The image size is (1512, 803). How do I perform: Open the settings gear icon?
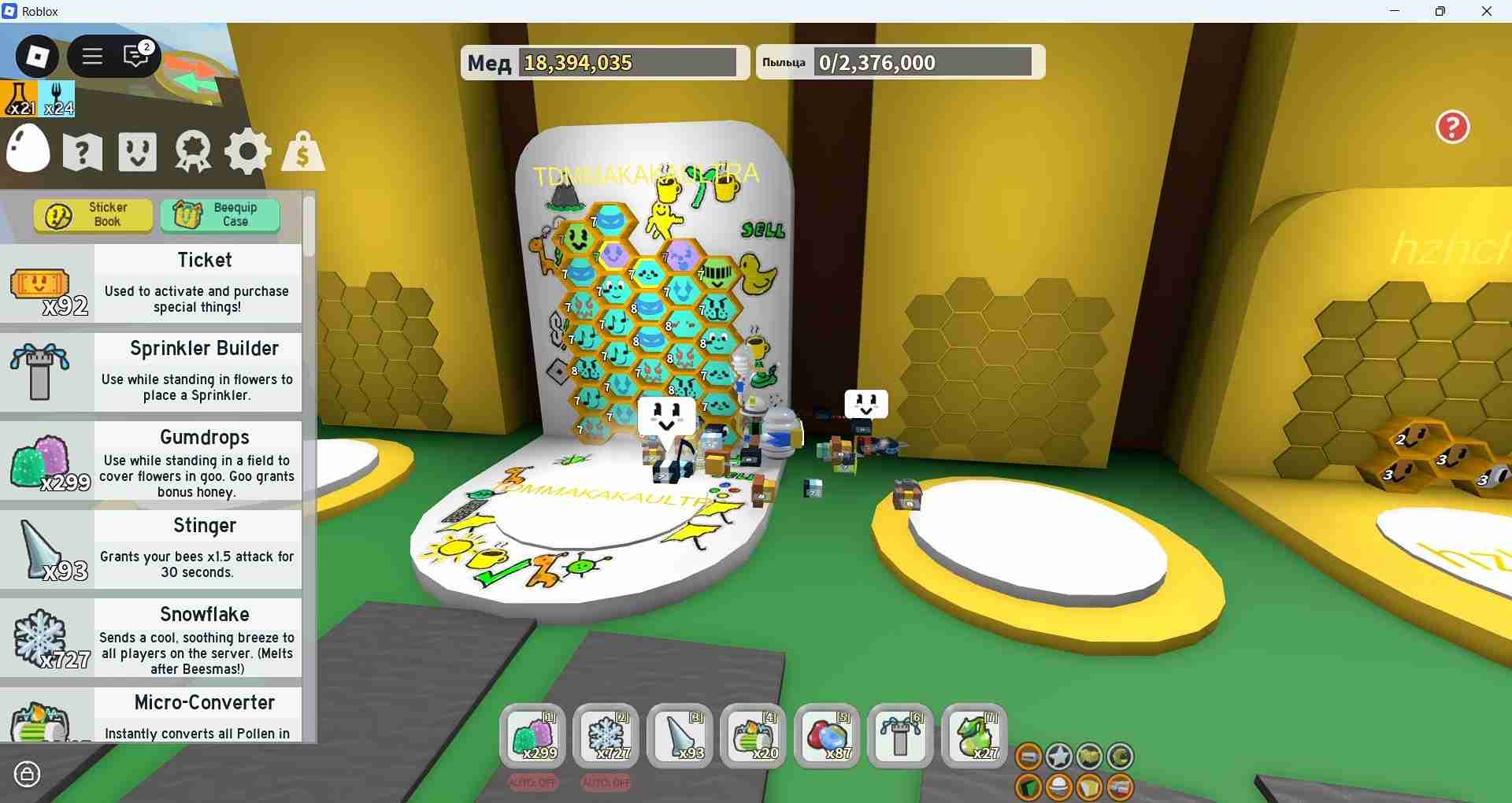pyautogui.click(x=247, y=150)
